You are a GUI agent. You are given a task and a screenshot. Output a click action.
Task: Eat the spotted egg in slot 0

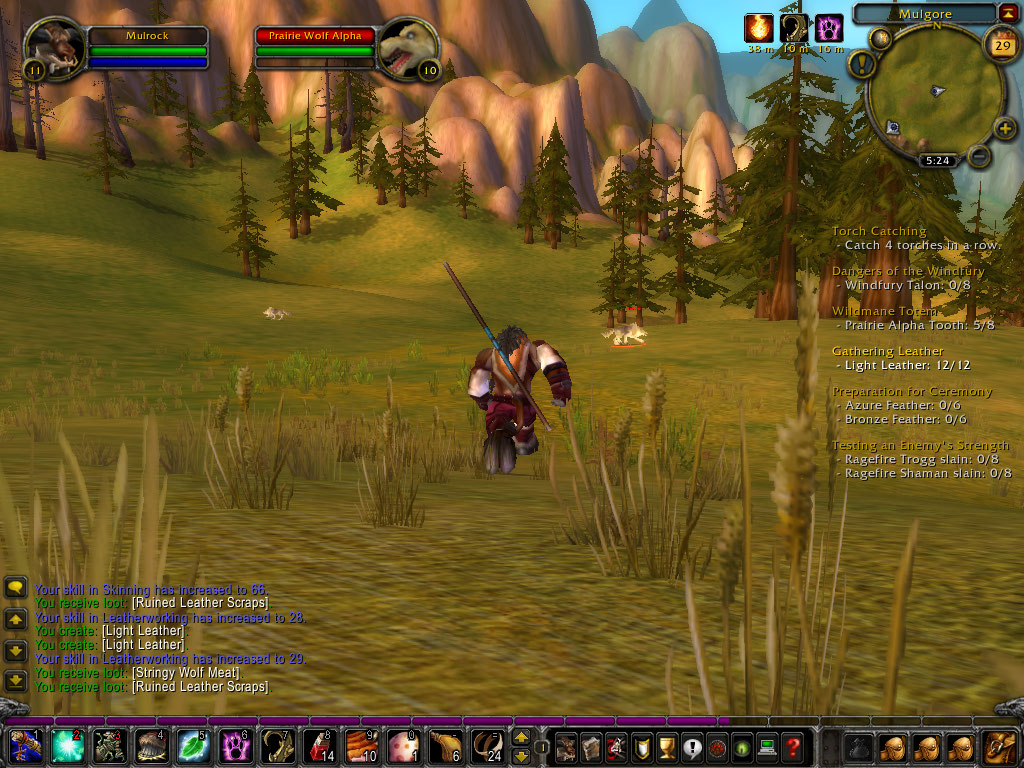pyautogui.click(x=404, y=747)
